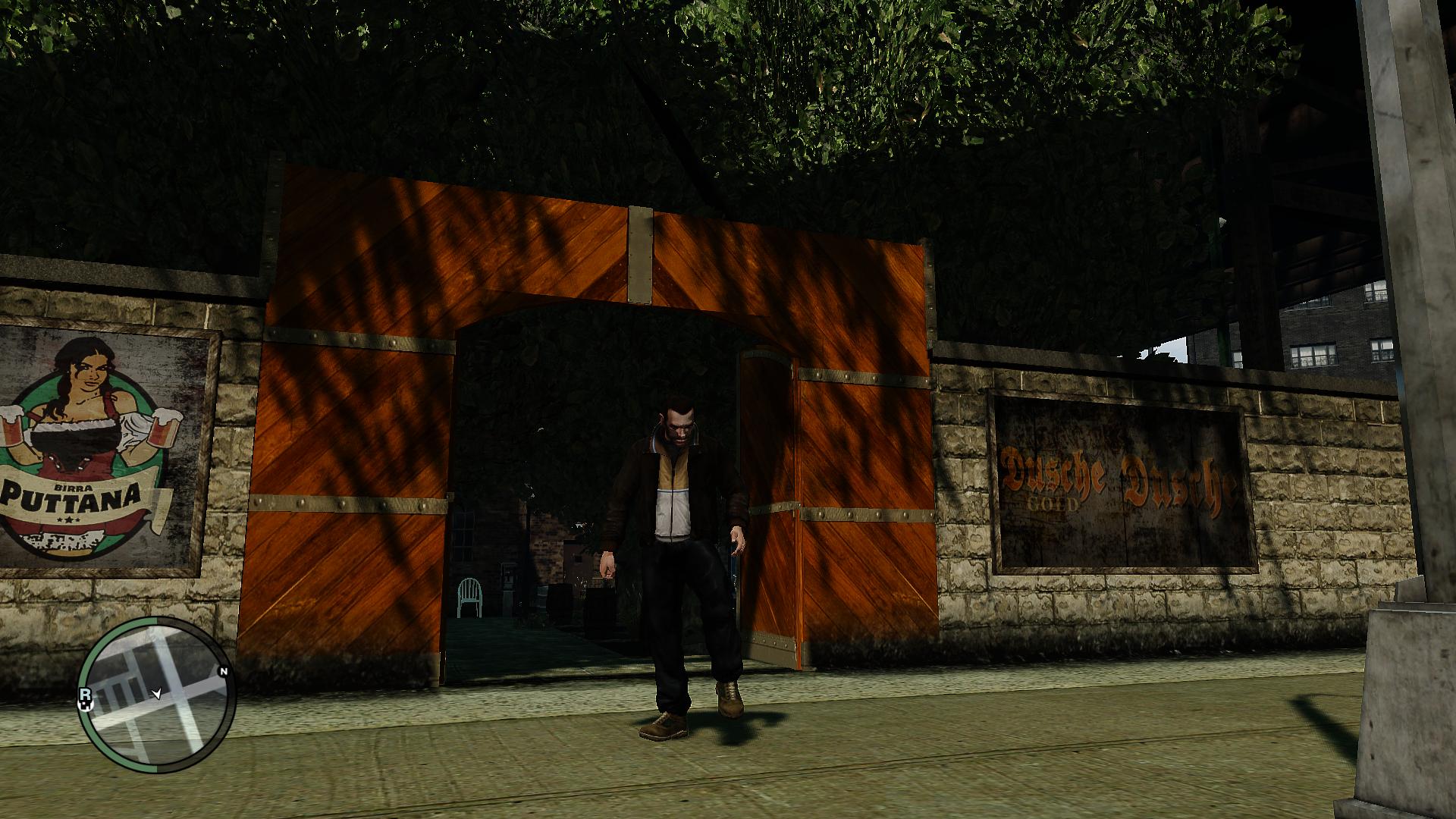Click the white player arrow in the radar center

click(158, 694)
